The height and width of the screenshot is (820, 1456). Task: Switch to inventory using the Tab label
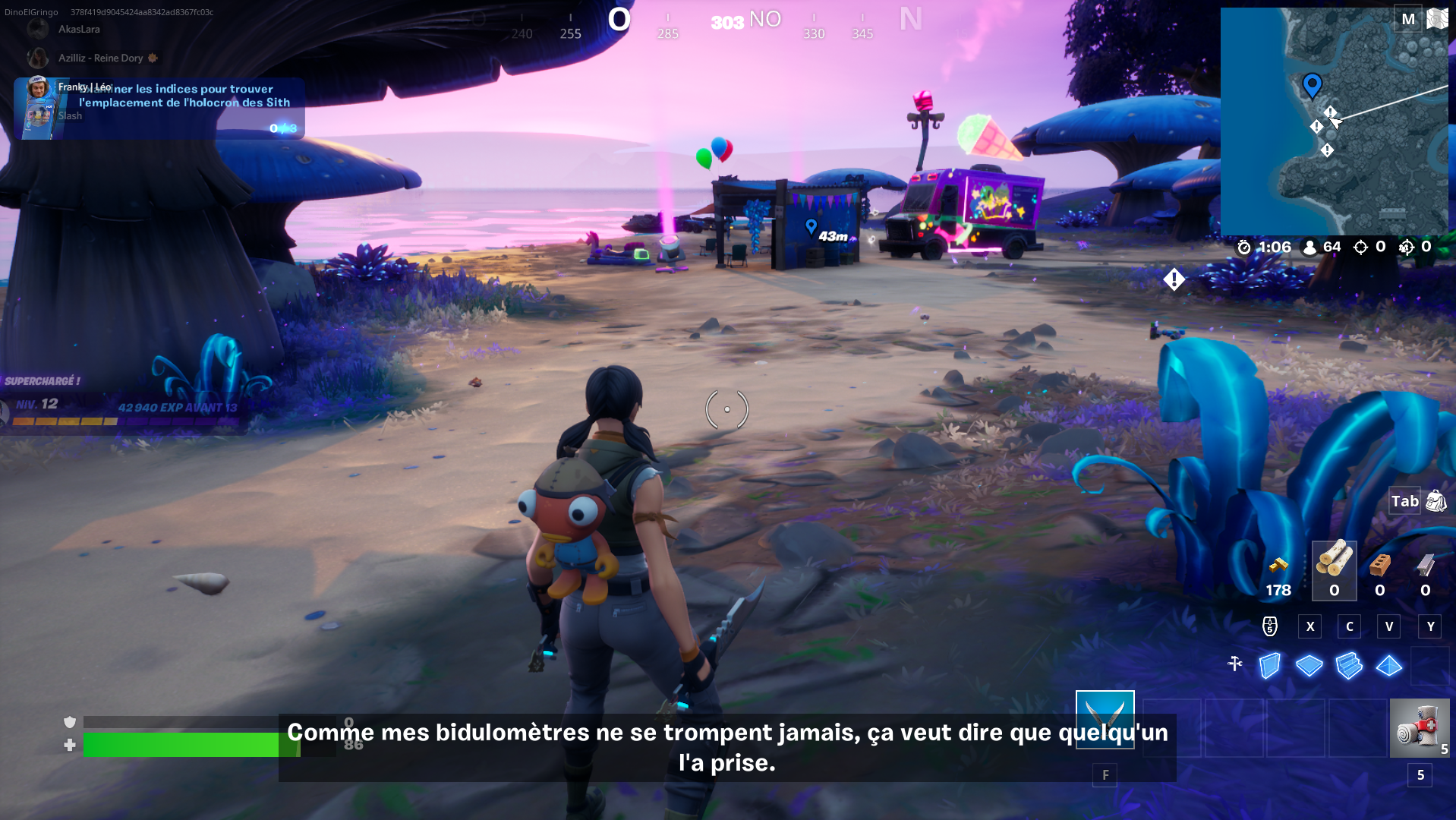click(x=1405, y=501)
